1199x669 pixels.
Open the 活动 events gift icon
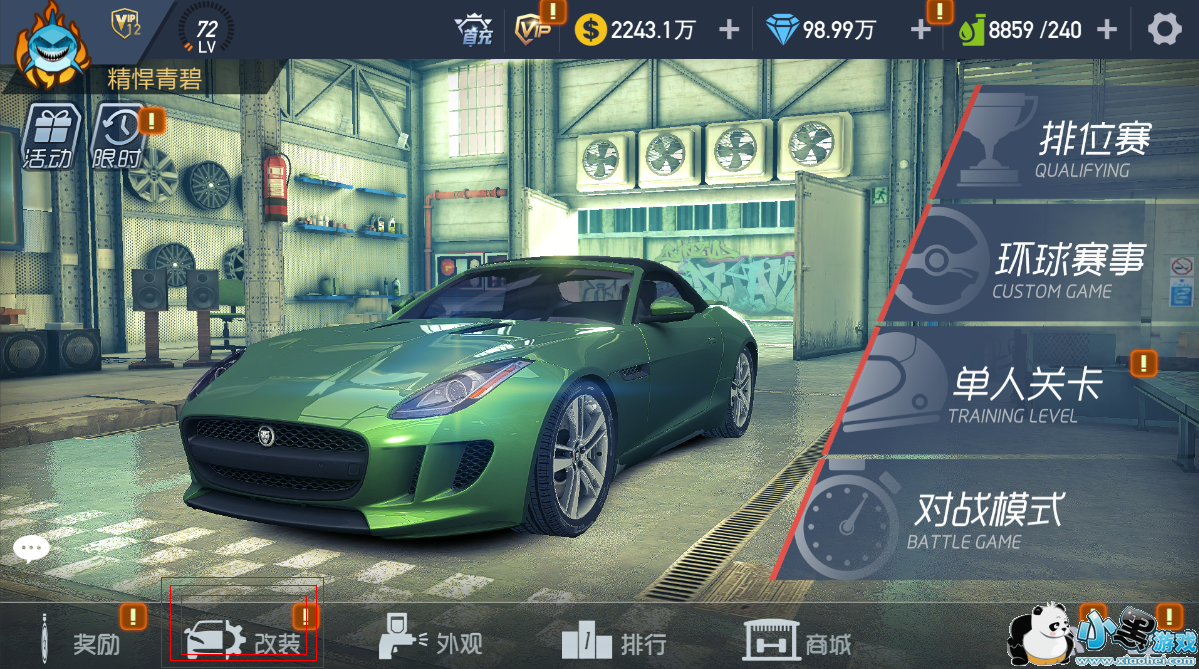[x=46, y=135]
